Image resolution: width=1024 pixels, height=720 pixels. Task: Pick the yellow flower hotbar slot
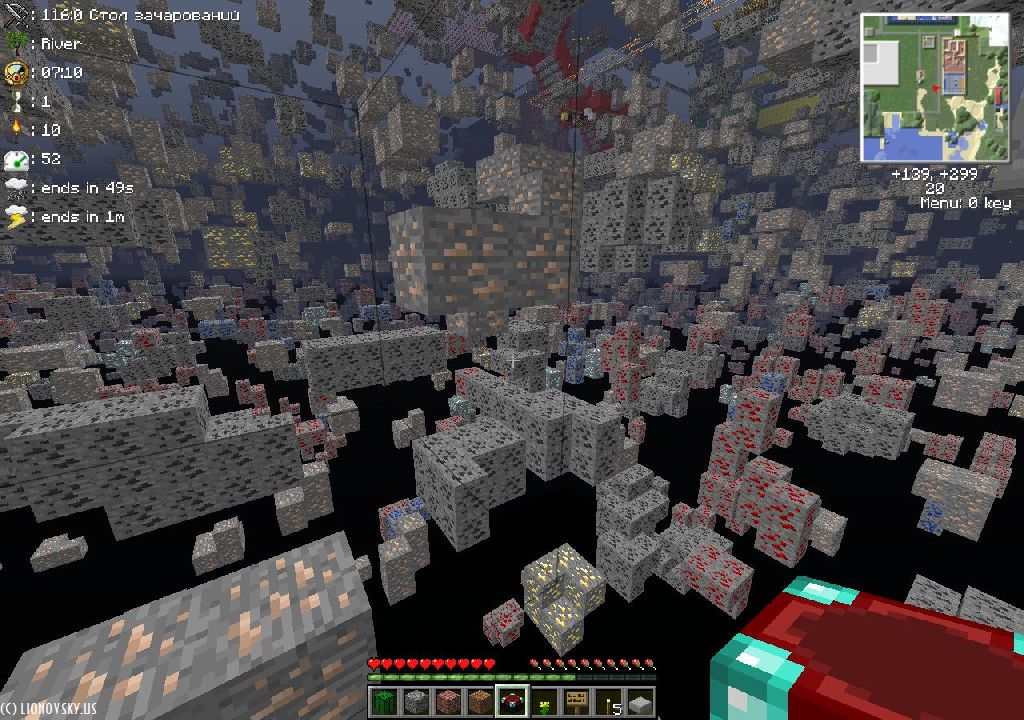click(544, 702)
